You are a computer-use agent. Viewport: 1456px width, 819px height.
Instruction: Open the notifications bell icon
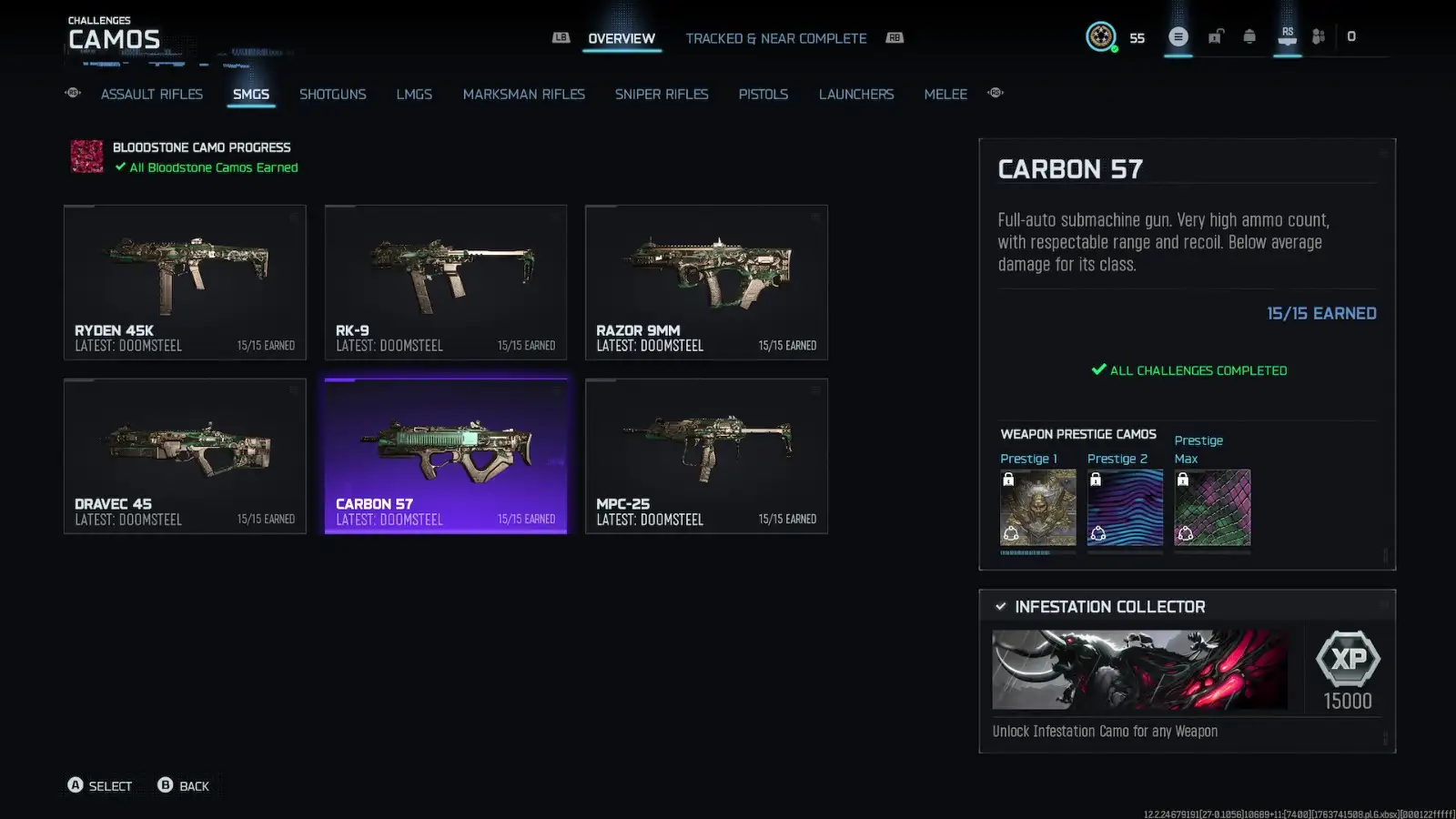pyautogui.click(x=1249, y=36)
